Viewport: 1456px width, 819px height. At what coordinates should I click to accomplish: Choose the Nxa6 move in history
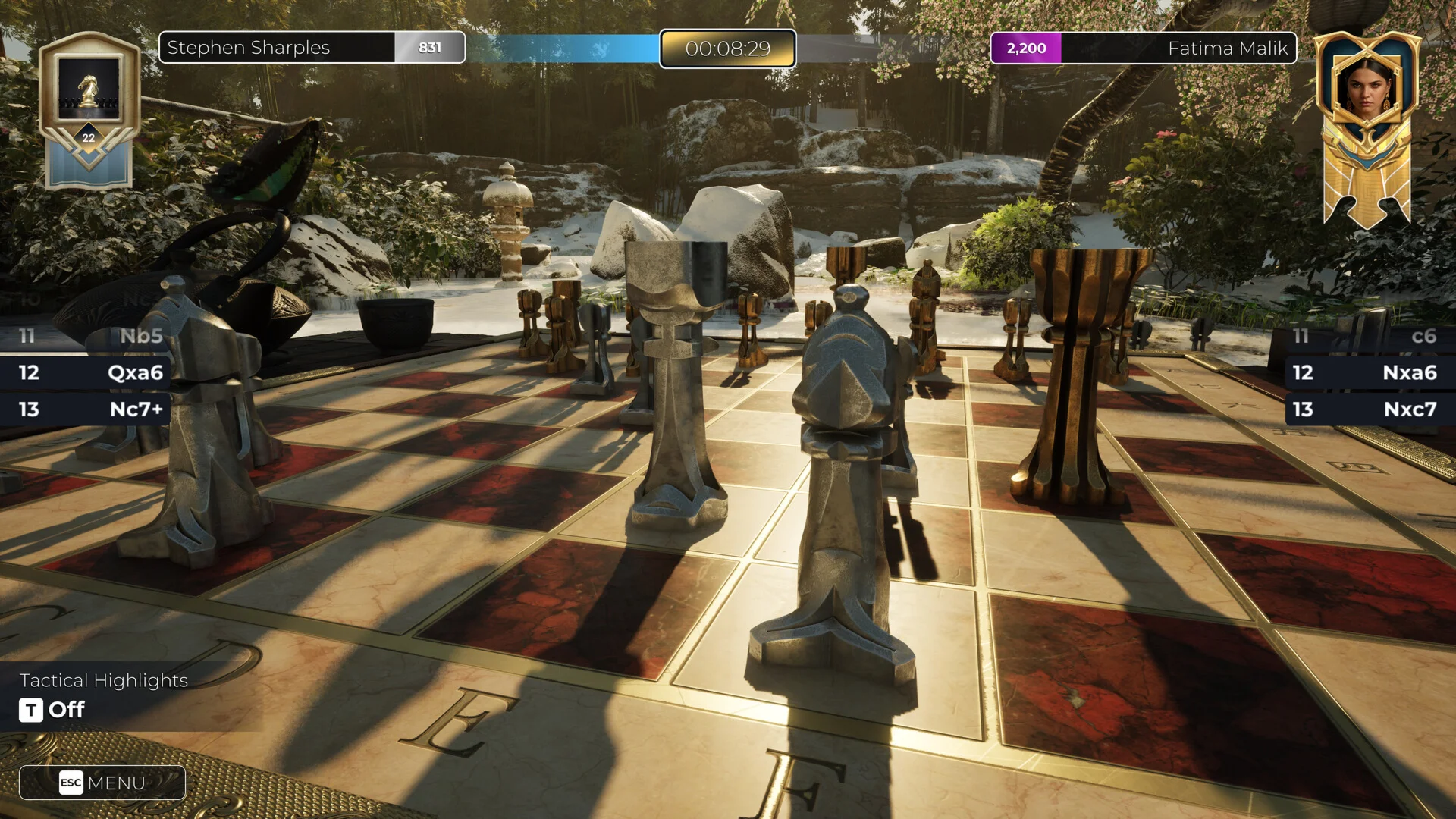click(x=1409, y=372)
